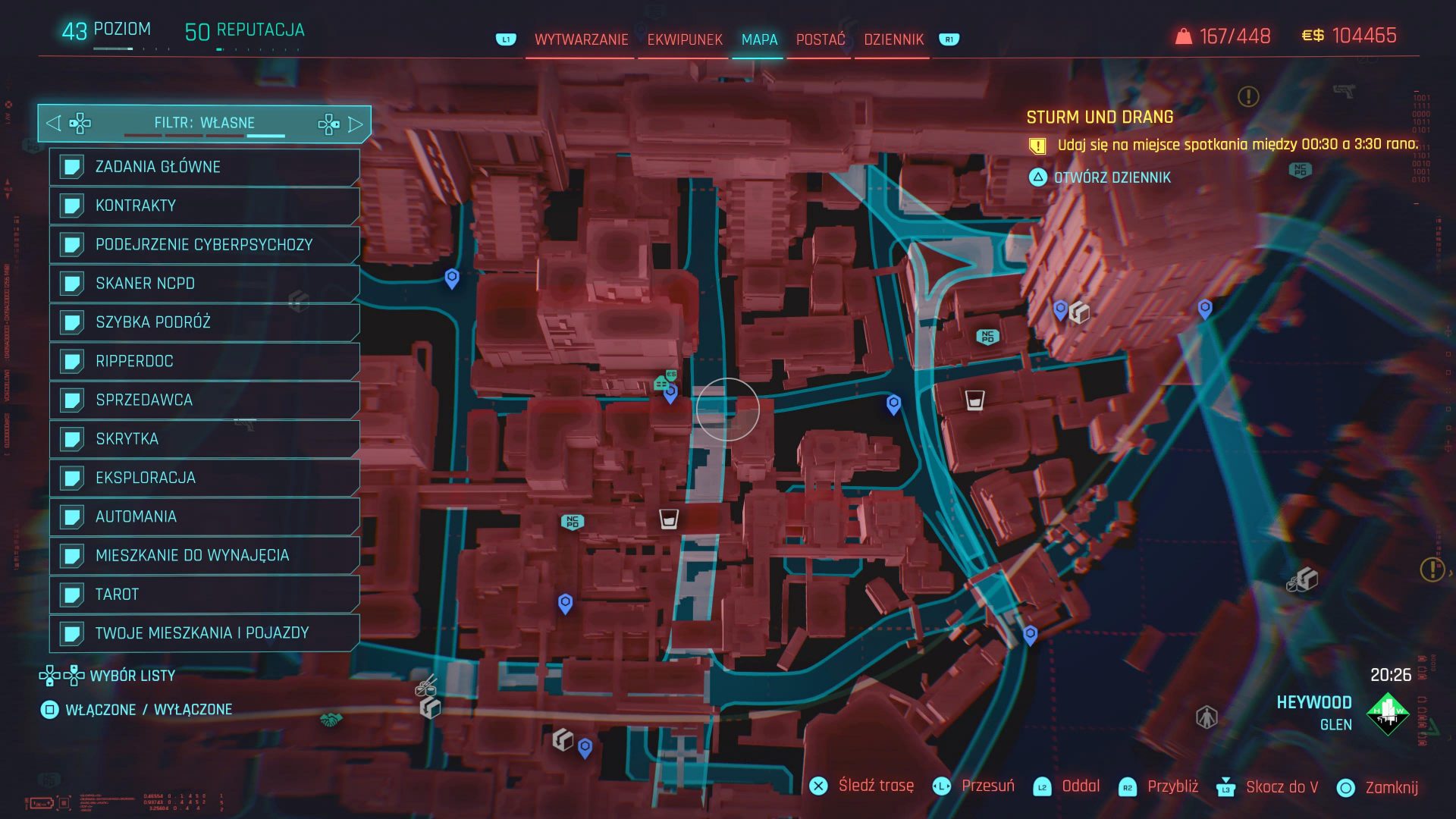Select the Postać tab
Image resolution: width=1456 pixels, height=819 pixels.
pos(820,39)
